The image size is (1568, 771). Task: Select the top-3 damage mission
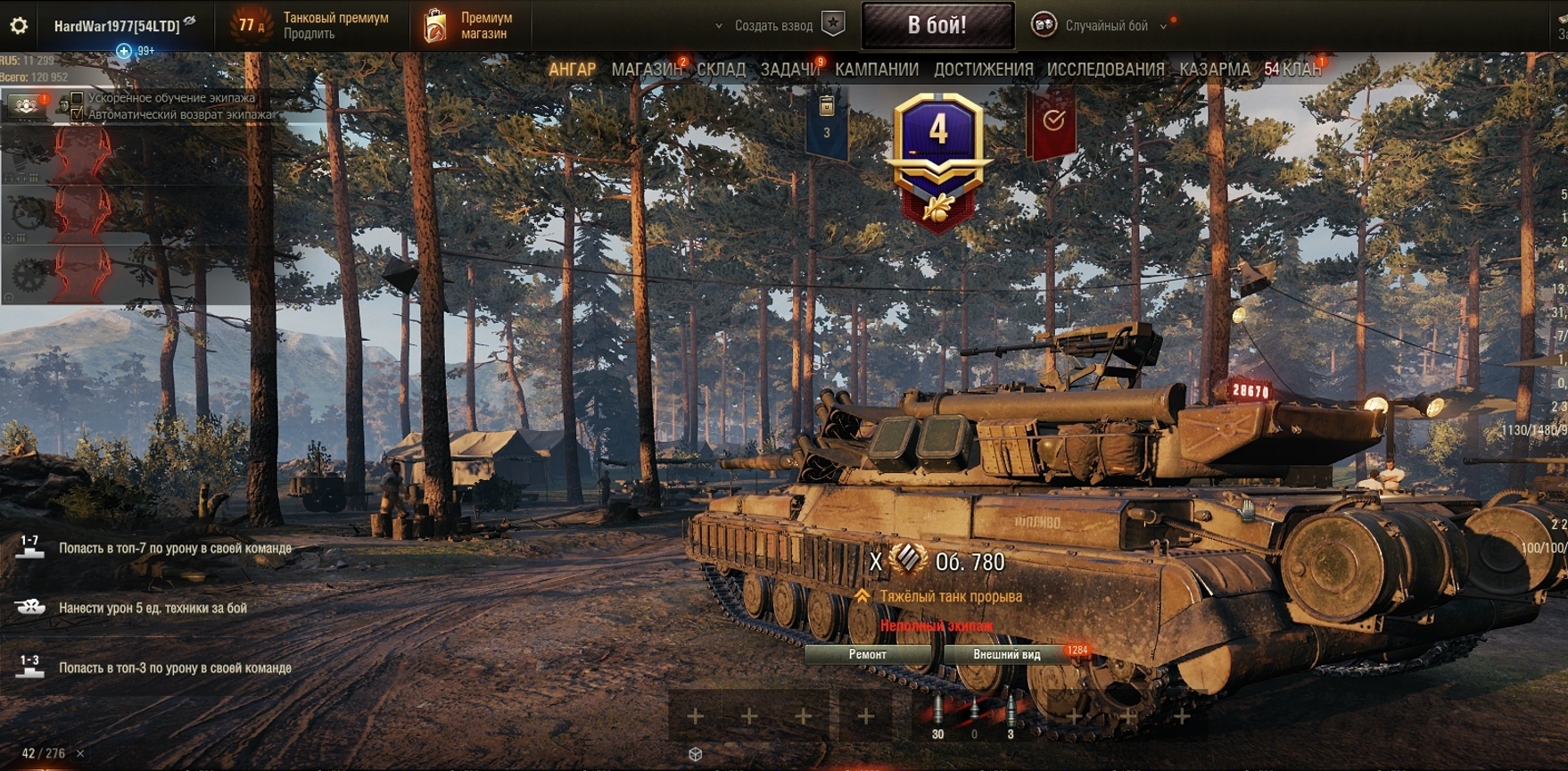click(175, 667)
